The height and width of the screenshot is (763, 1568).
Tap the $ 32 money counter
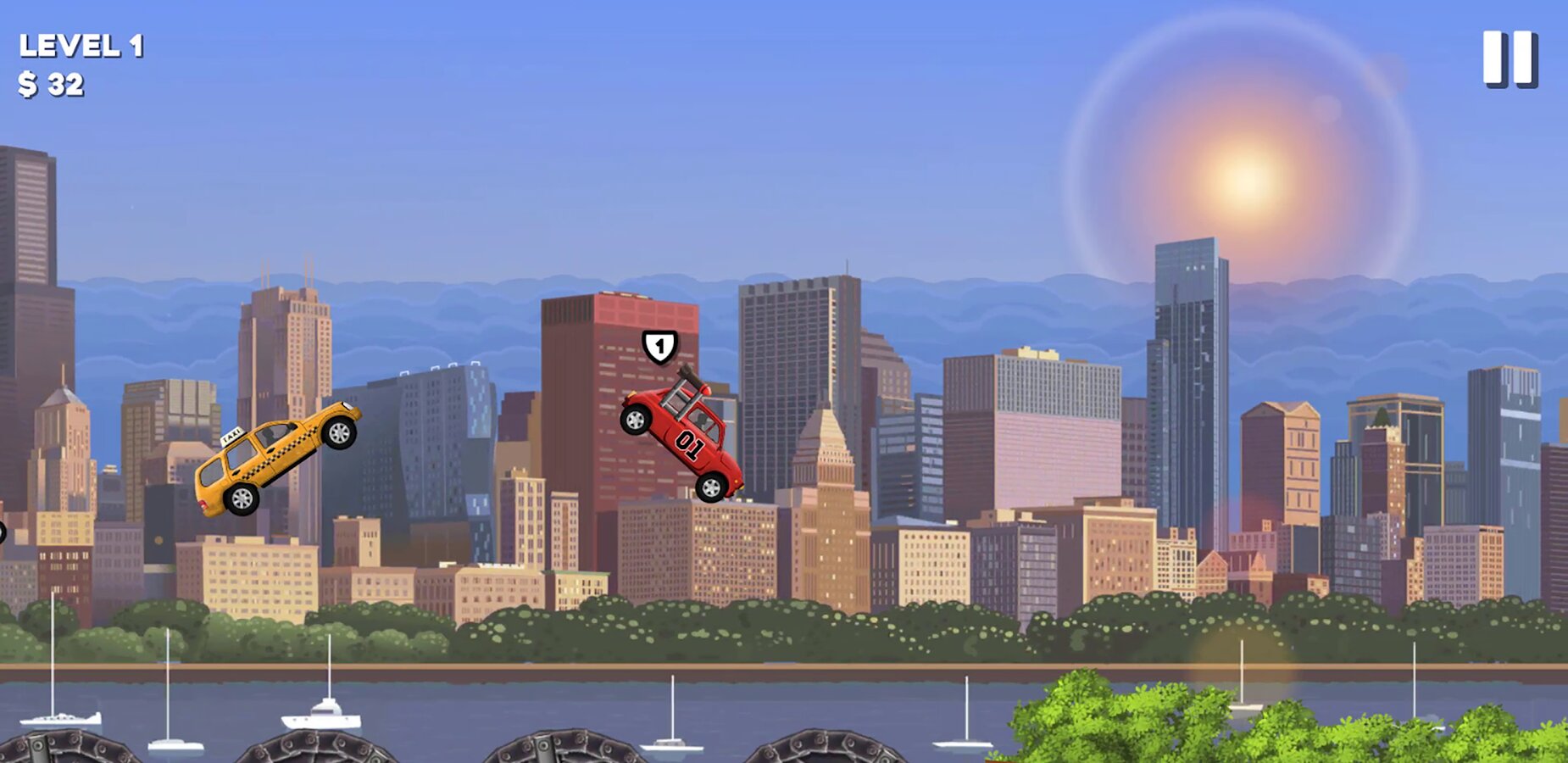click(x=53, y=83)
